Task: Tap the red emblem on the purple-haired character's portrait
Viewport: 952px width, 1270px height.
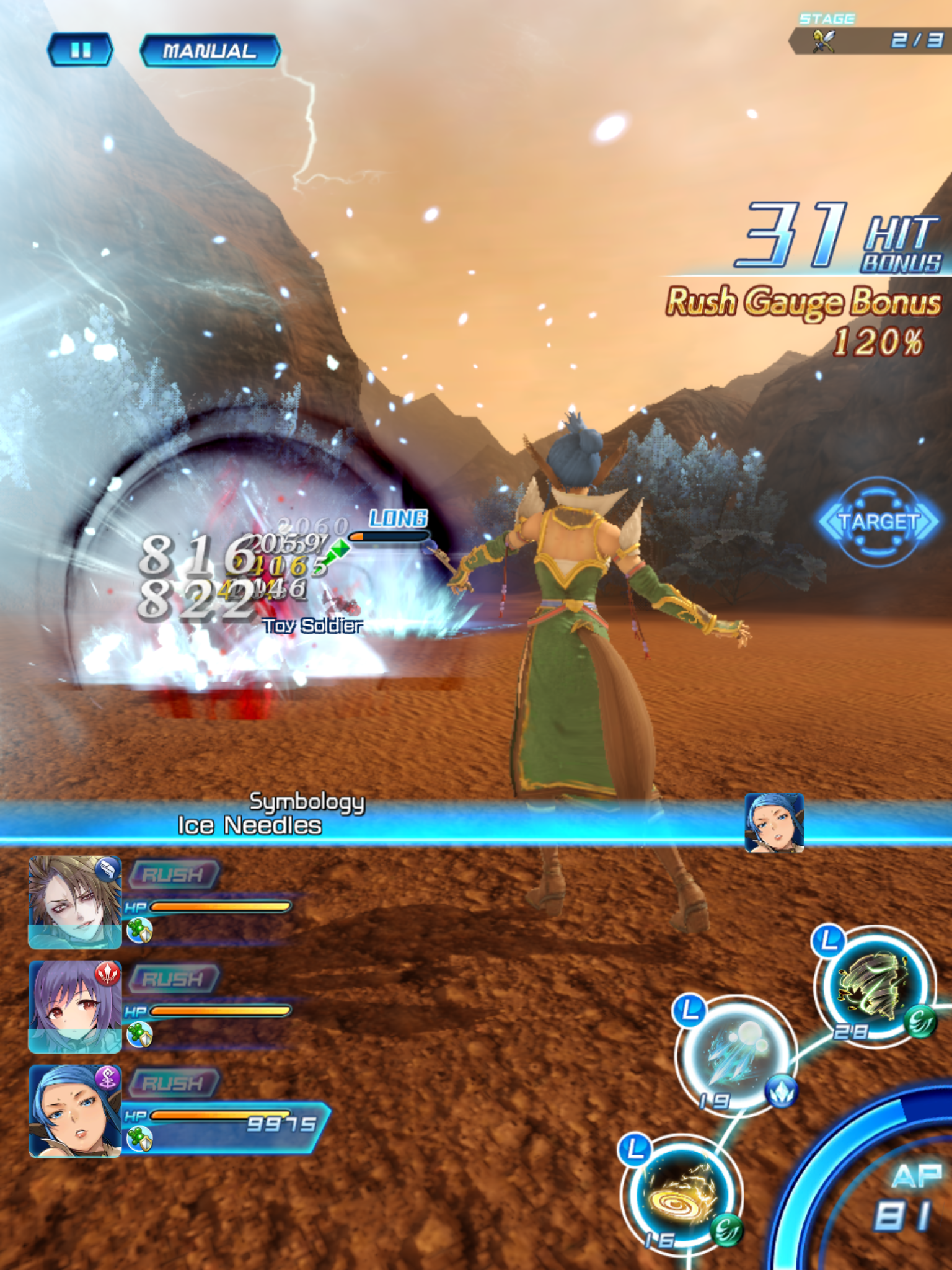Action: coord(108,973)
